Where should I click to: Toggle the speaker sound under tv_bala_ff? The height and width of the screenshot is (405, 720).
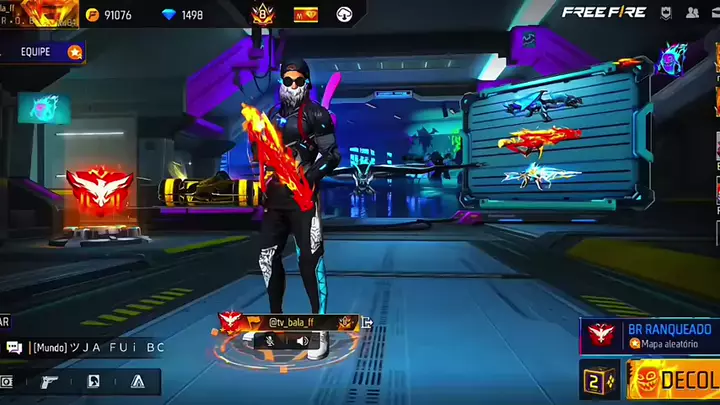tap(302, 341)
